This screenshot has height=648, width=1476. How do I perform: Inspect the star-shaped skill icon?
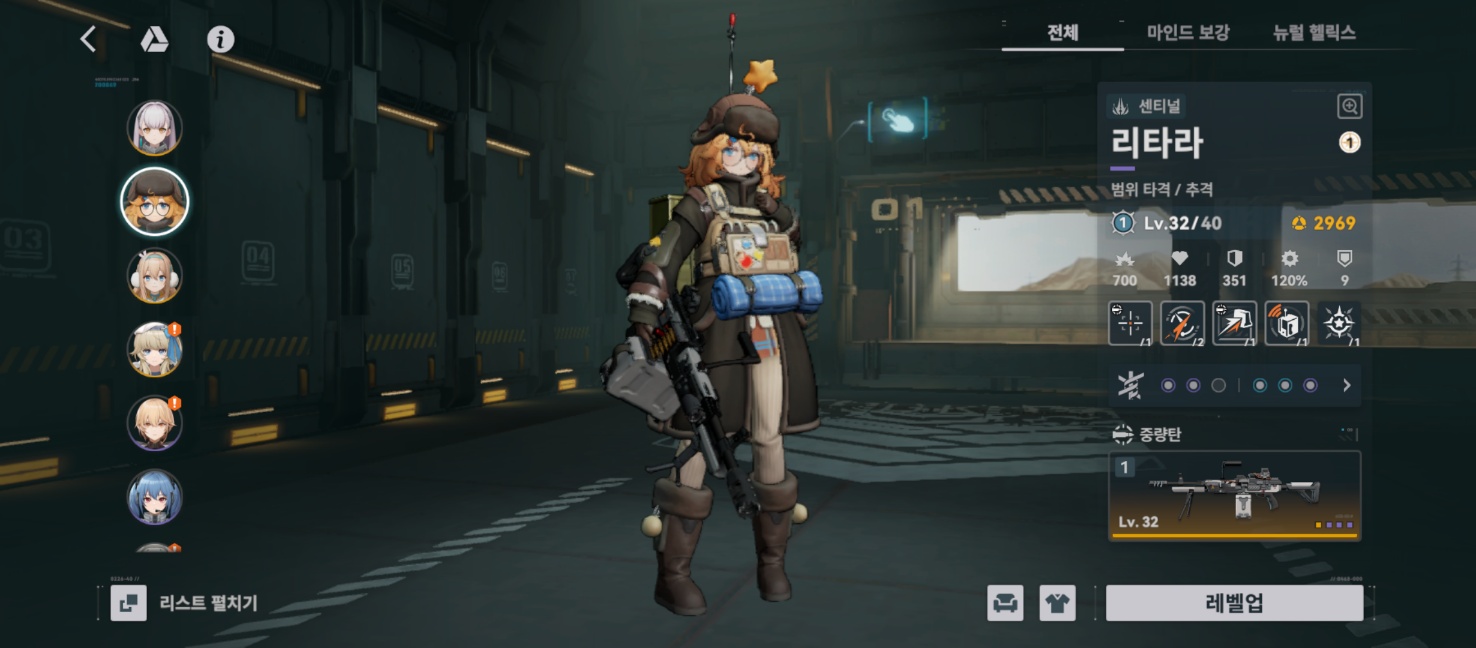1338,323
